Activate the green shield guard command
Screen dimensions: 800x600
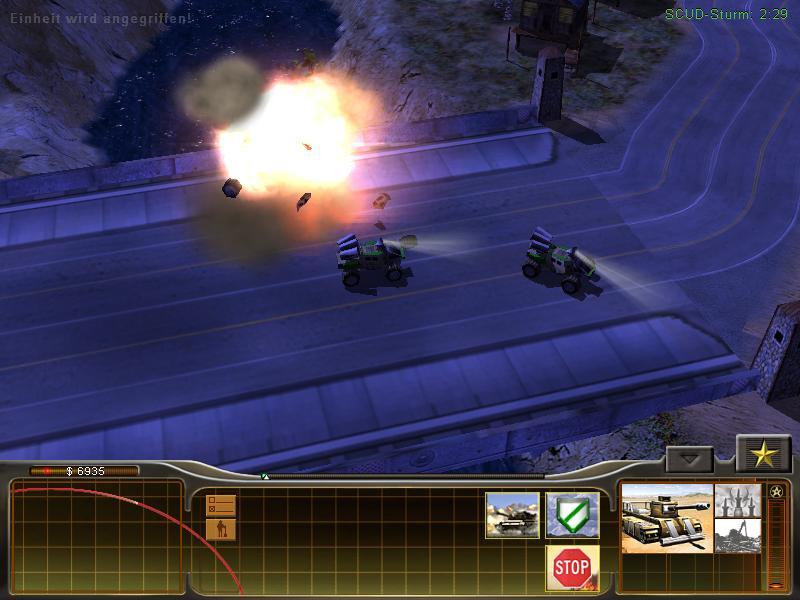[x=572, y=515]
